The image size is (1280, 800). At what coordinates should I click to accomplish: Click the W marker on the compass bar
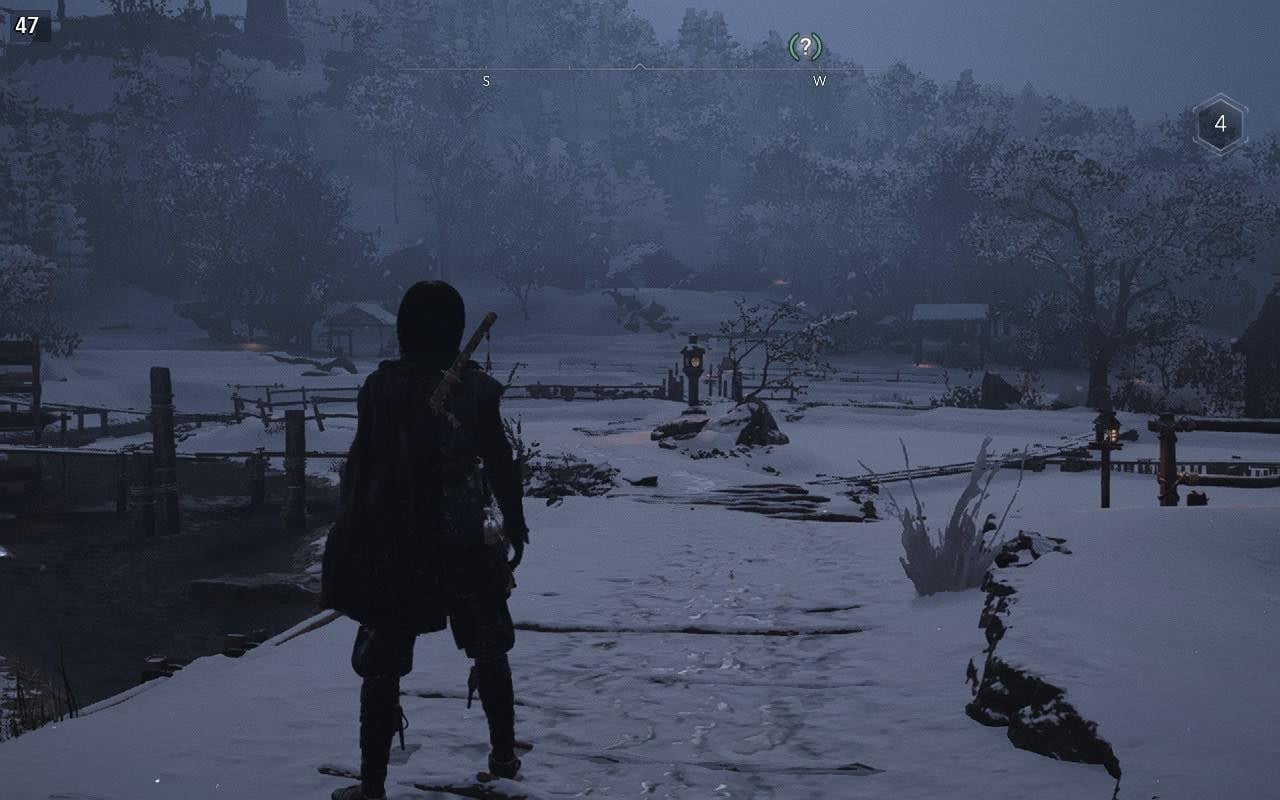coord(822,80)
